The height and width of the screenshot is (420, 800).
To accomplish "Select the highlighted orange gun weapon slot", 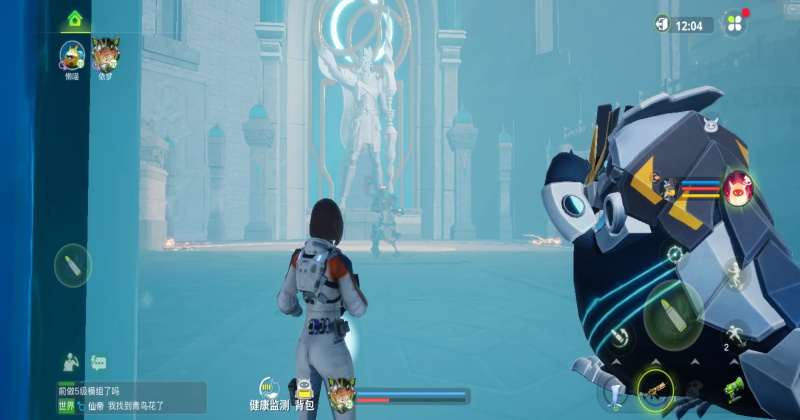I will [x=655, y=389].
